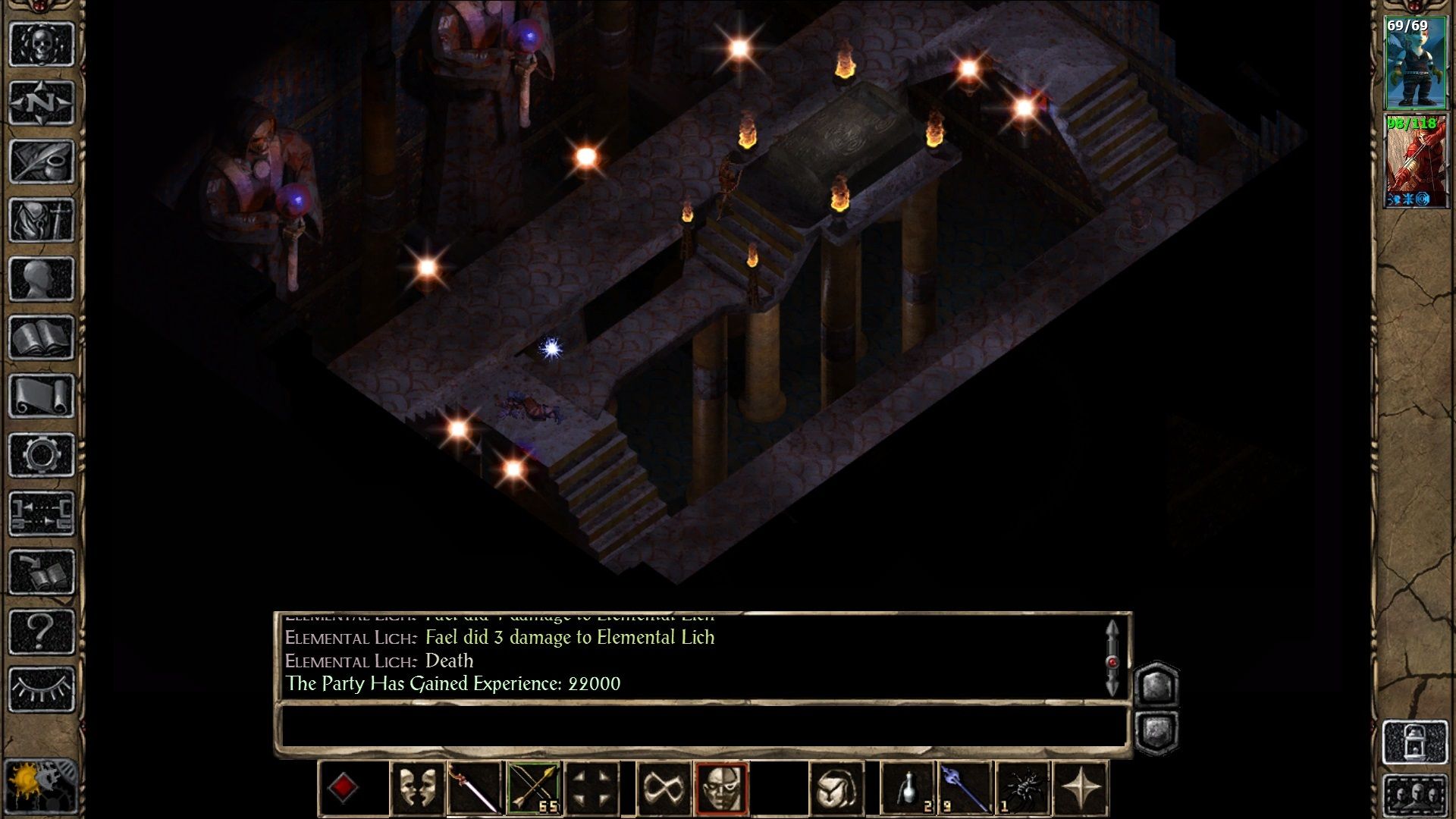Open the mage spellbook icon on the sidebar

click(x=42, y=334)
